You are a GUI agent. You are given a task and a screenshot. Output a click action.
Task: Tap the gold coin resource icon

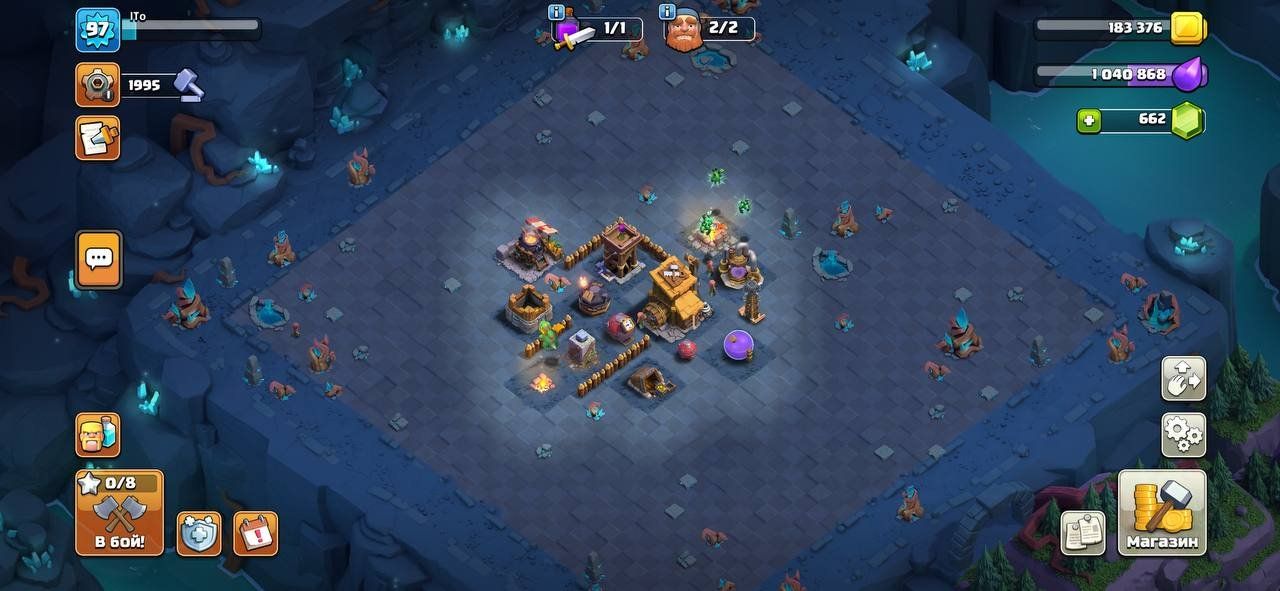point(1187,28)
